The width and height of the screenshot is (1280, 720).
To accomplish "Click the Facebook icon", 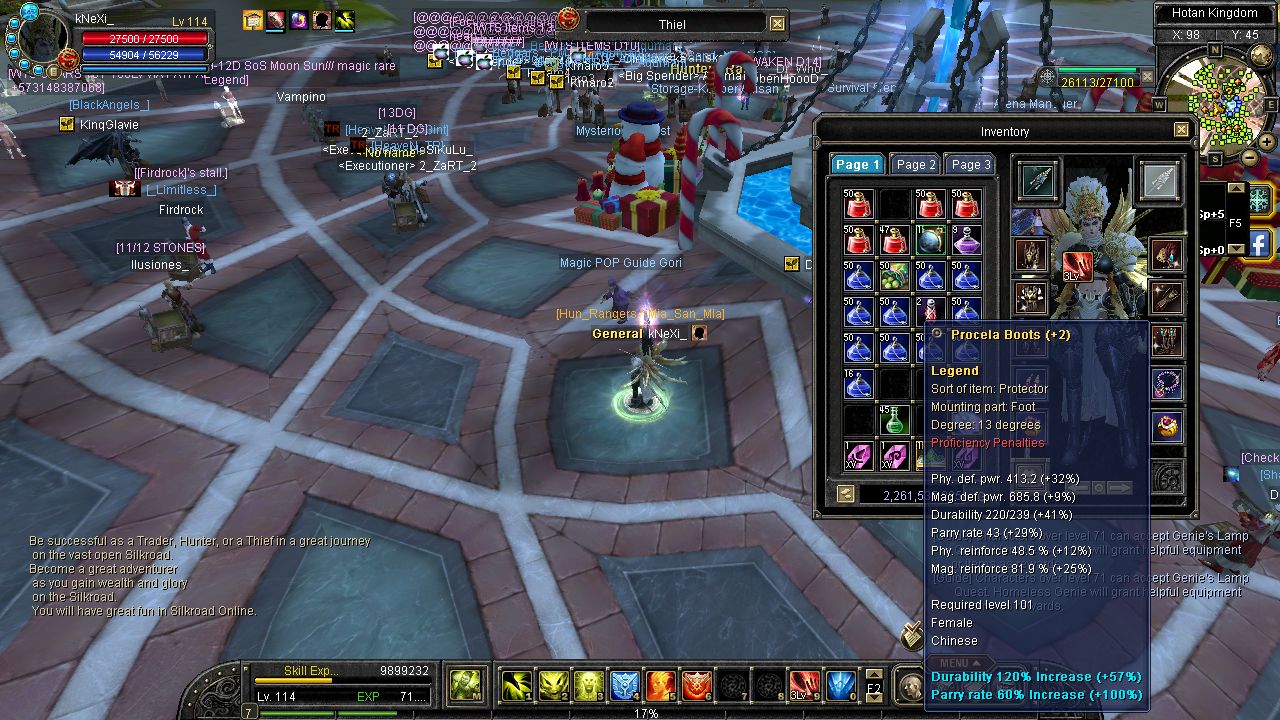I will tap(1258, 242).
